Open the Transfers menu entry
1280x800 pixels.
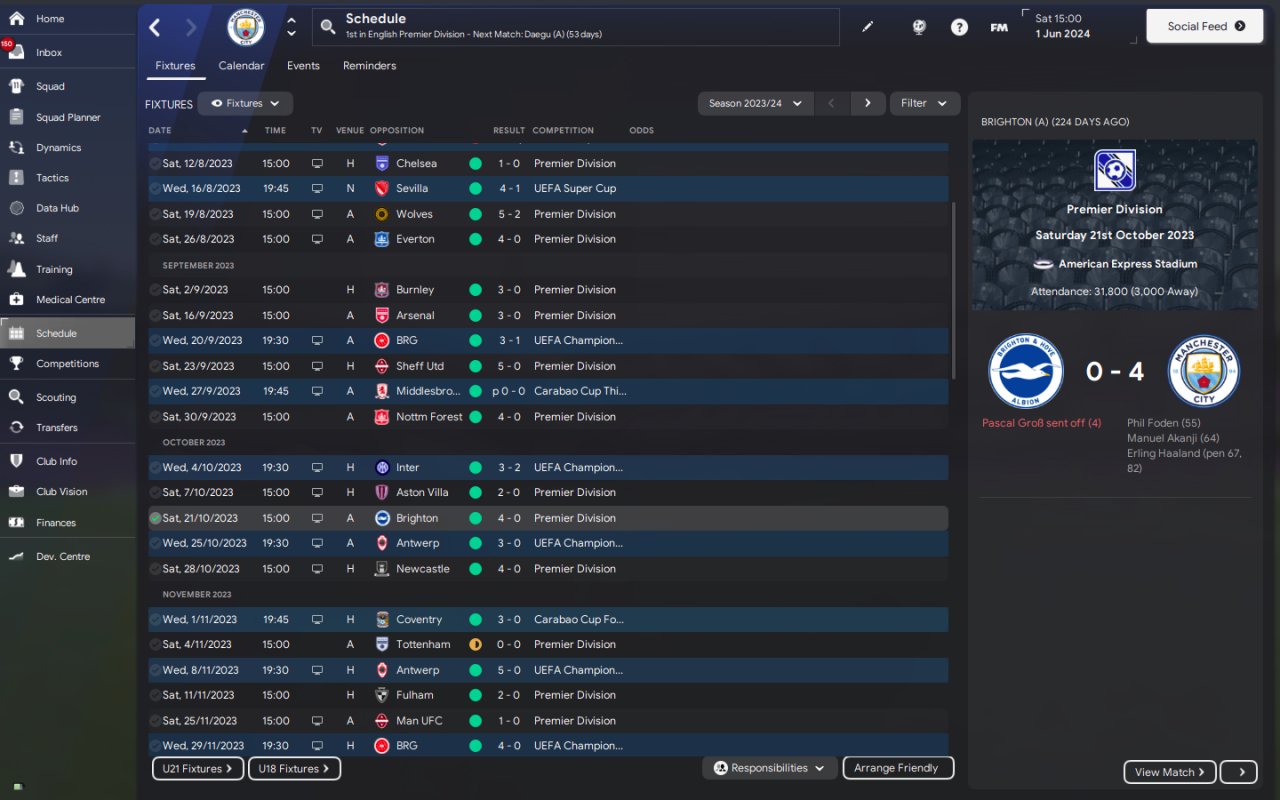56,428
